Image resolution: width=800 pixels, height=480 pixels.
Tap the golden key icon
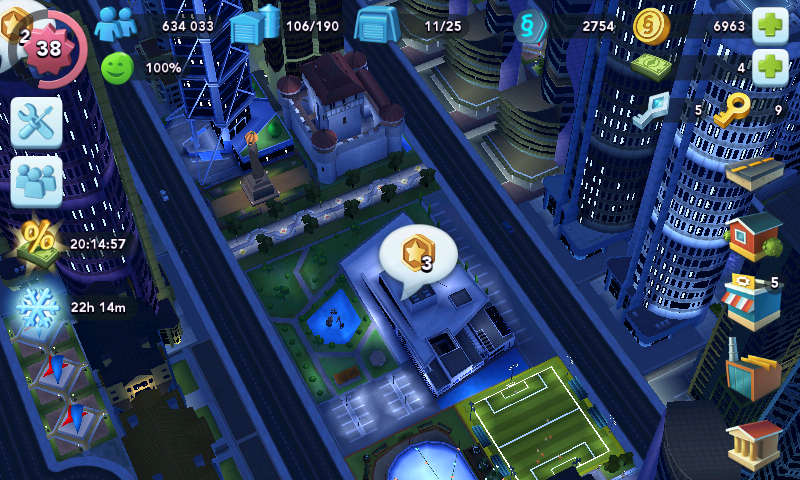click(x=733, y=110)
